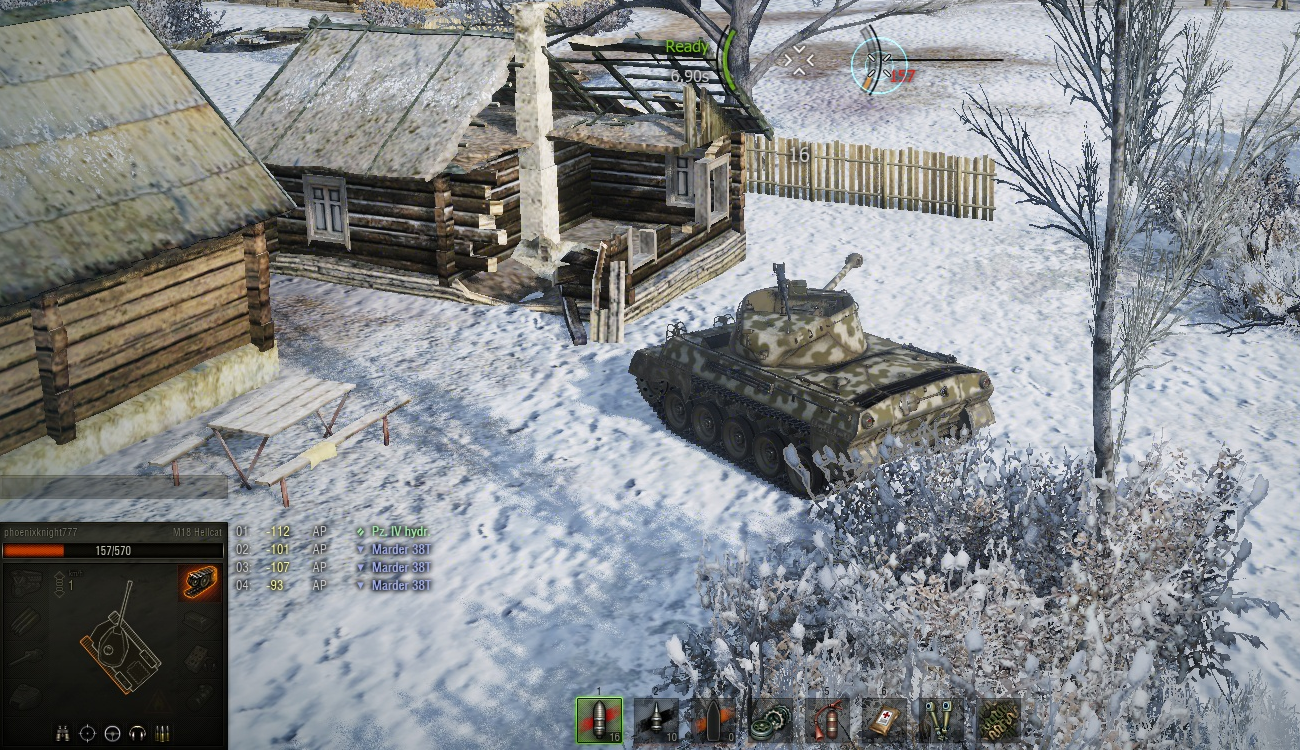The width and height of the screenshot is (1300, 750).
Task: Click the damaged tracks module icon
Action: (200, 582)
